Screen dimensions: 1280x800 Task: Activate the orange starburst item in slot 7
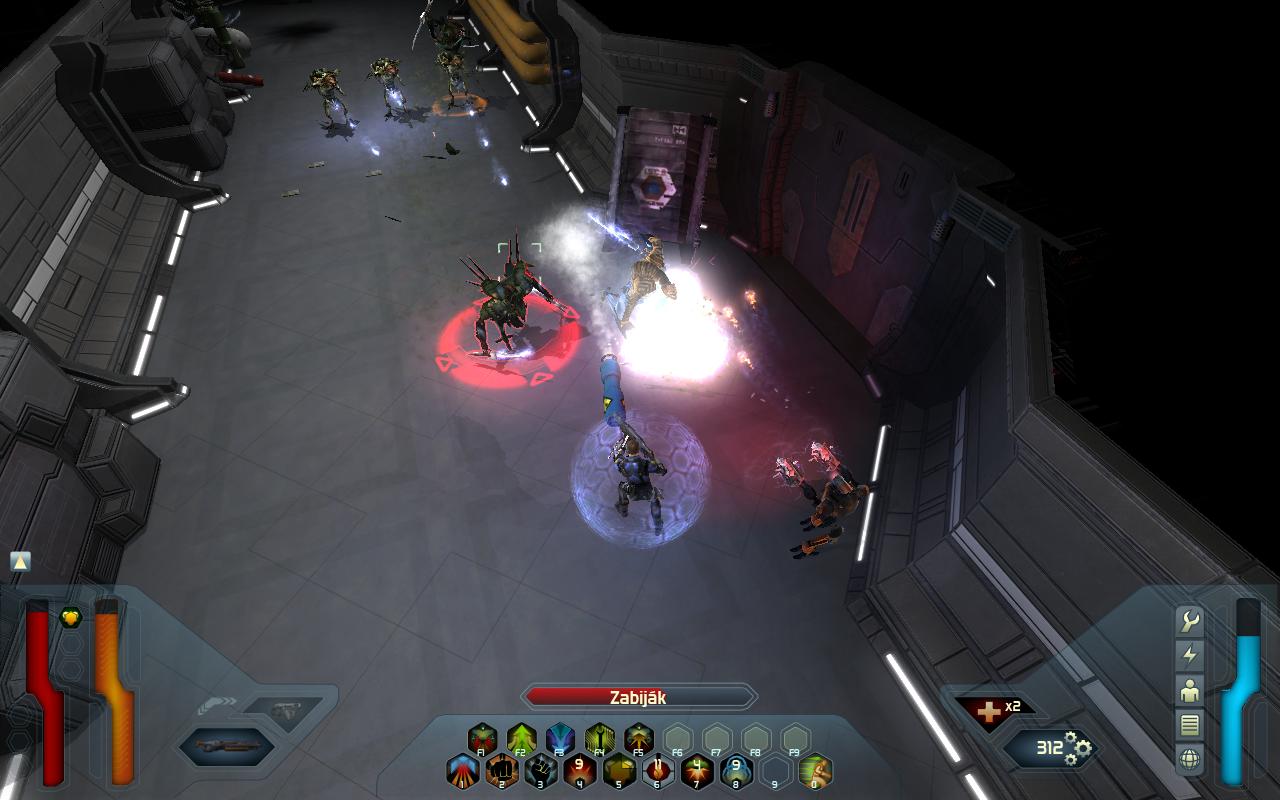point(697,771)
